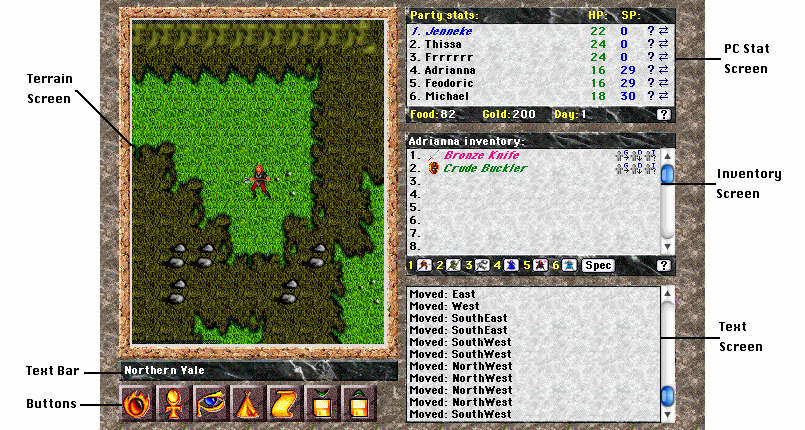Click the flaming orb spell button
Image resolution: width=805 pixels, height=430 pixels.
[x=136, y=405]
